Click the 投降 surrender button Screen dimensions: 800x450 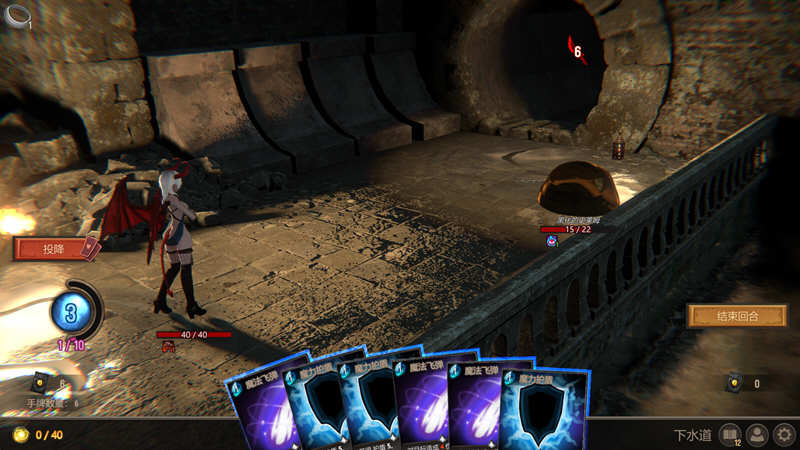click(52, 248)
